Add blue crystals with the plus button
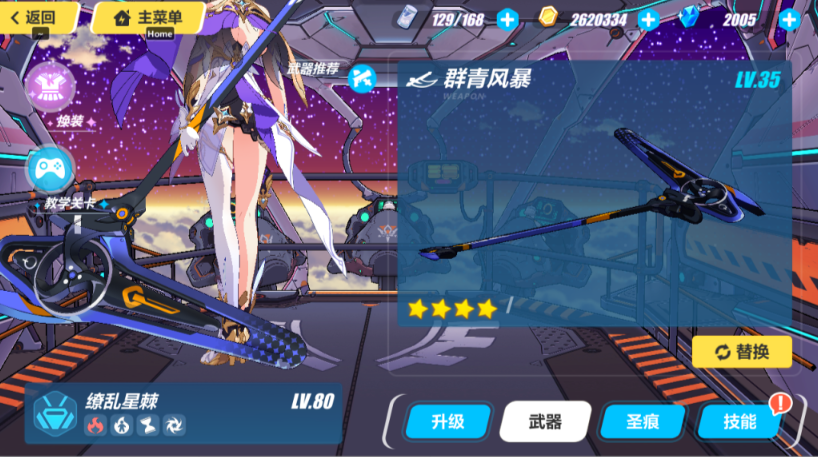This screenshot has width=818, height=457. 789,19
